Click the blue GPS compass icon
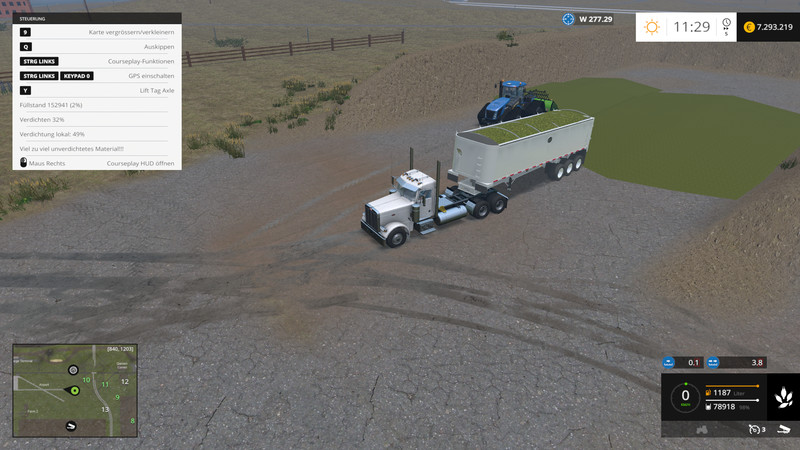Image resolution: width=800 pixels, height=450 pixels. click(568, 19)
